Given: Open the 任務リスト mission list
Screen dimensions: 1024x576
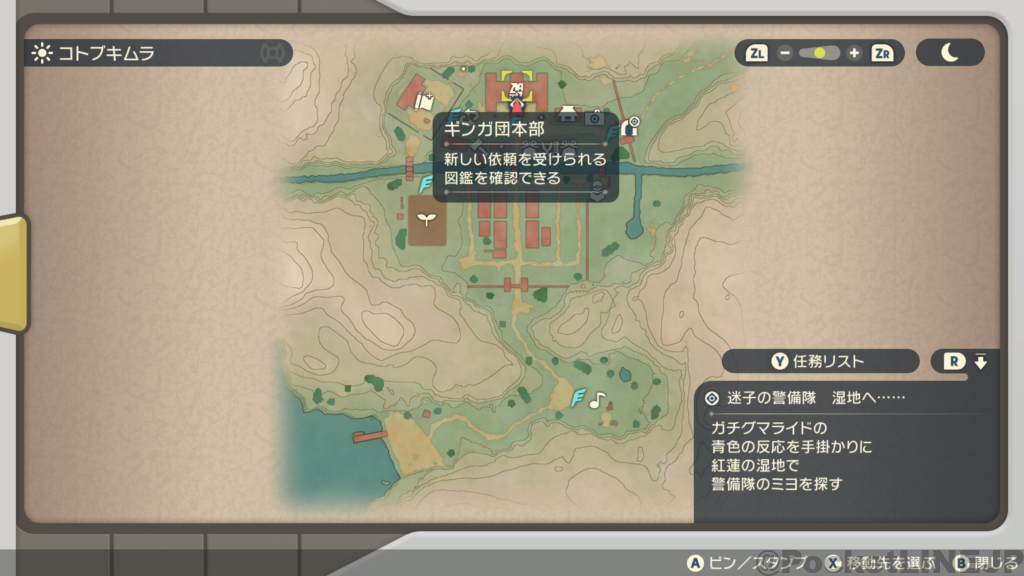Looking at the screenshot, I should point(820,361).
